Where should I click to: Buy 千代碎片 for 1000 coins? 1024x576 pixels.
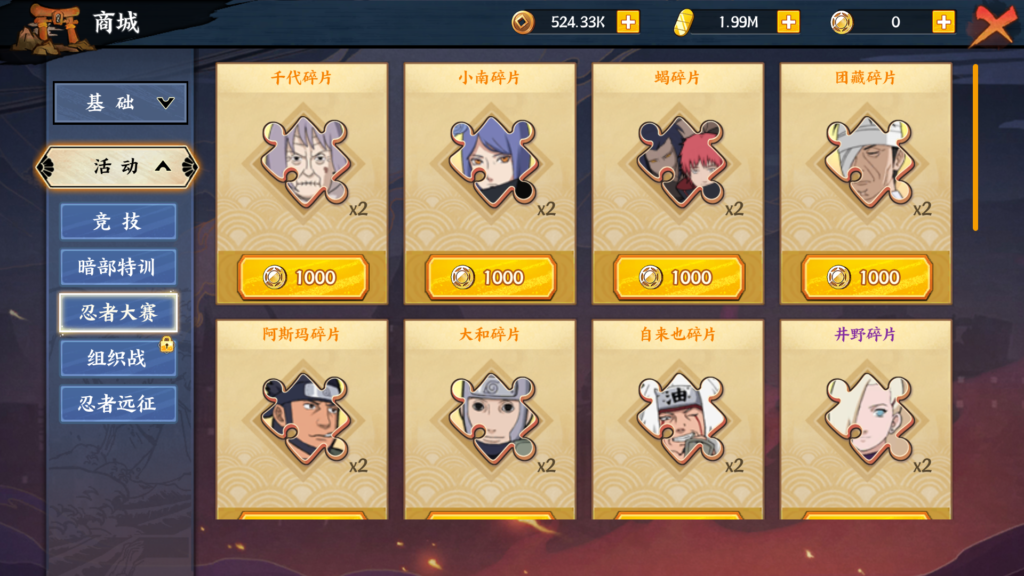click(303, 277)
